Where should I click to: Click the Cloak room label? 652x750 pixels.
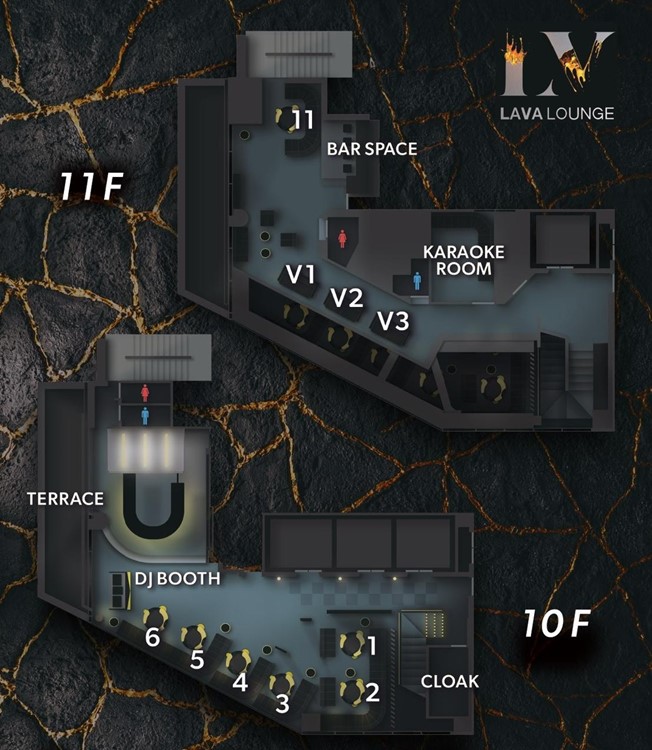(449, 681)
